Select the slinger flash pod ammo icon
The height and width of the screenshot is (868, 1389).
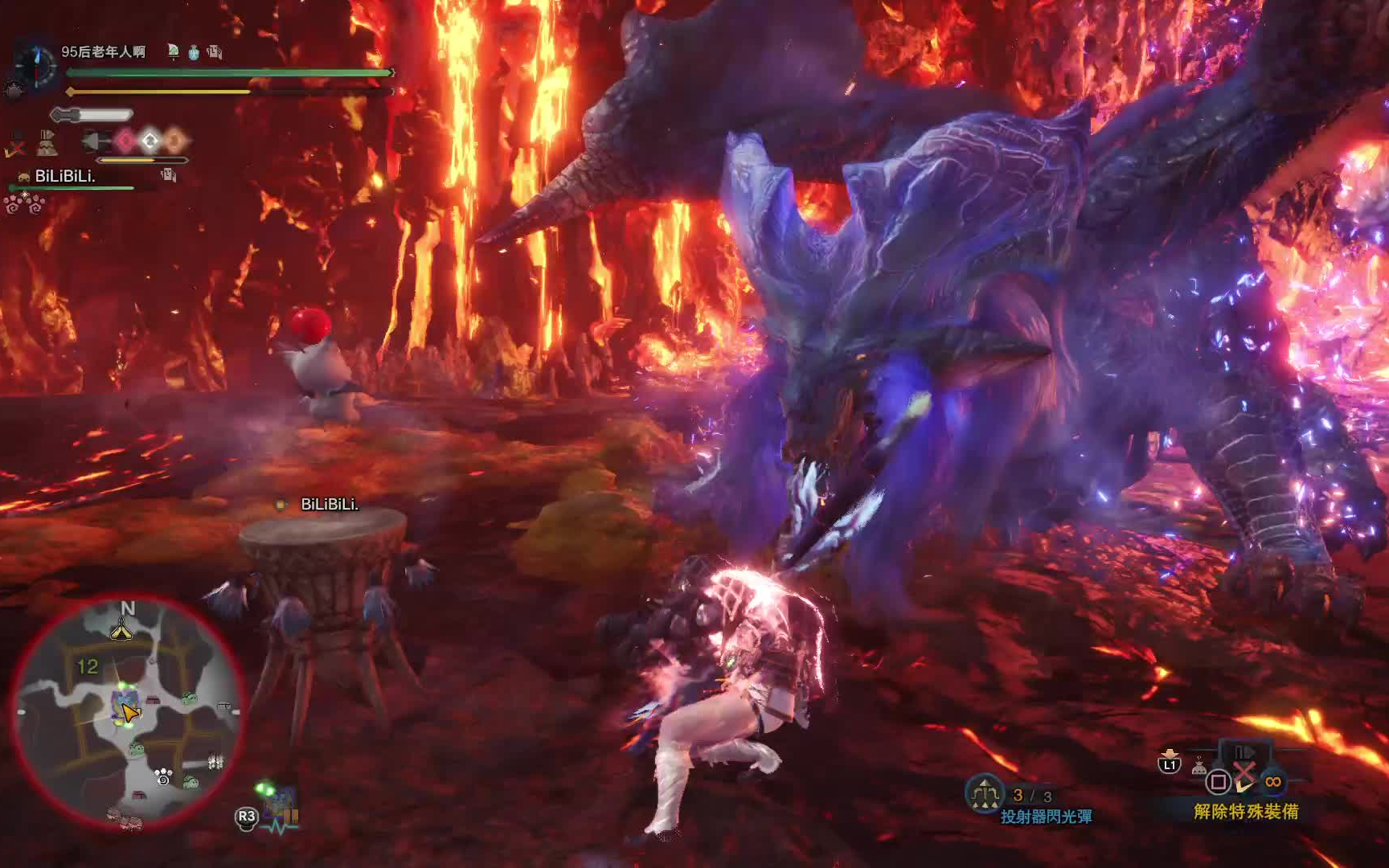(x=984, y=794)
